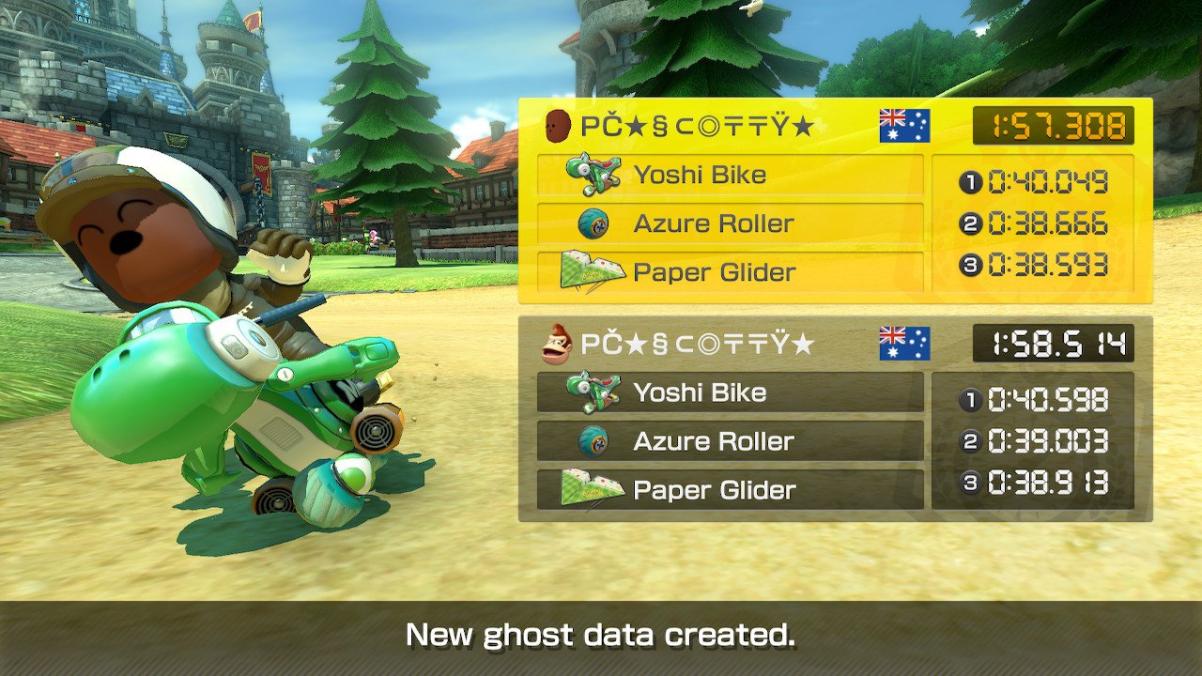
Task: Select the previous 1:58.514 ghost record panel
Action: point(834,418)
